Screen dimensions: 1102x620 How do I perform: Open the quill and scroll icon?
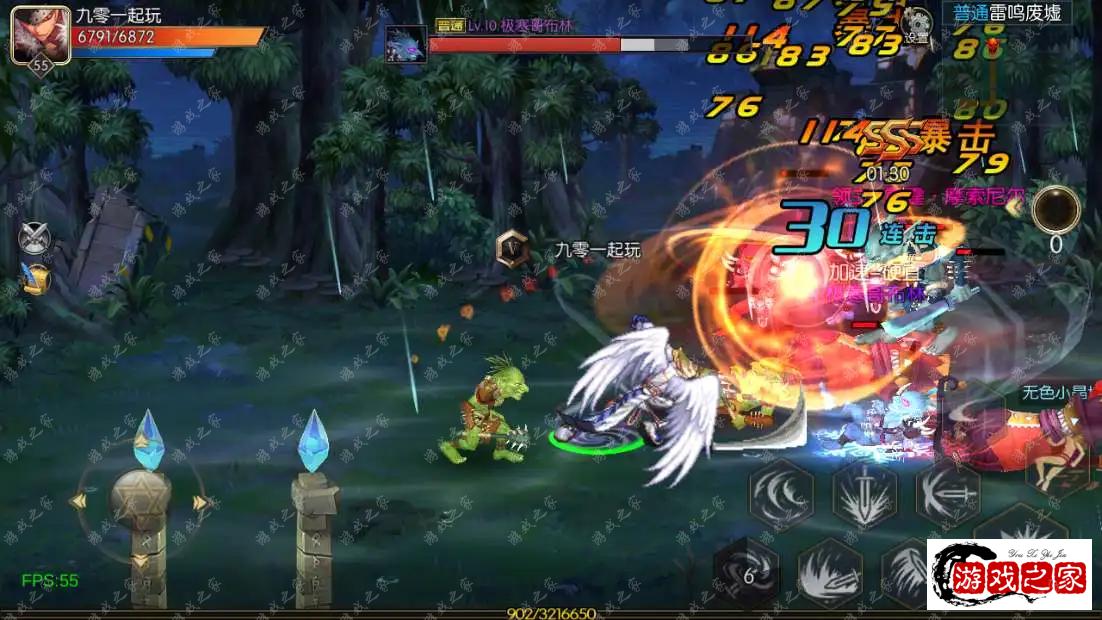click(34, 280)
